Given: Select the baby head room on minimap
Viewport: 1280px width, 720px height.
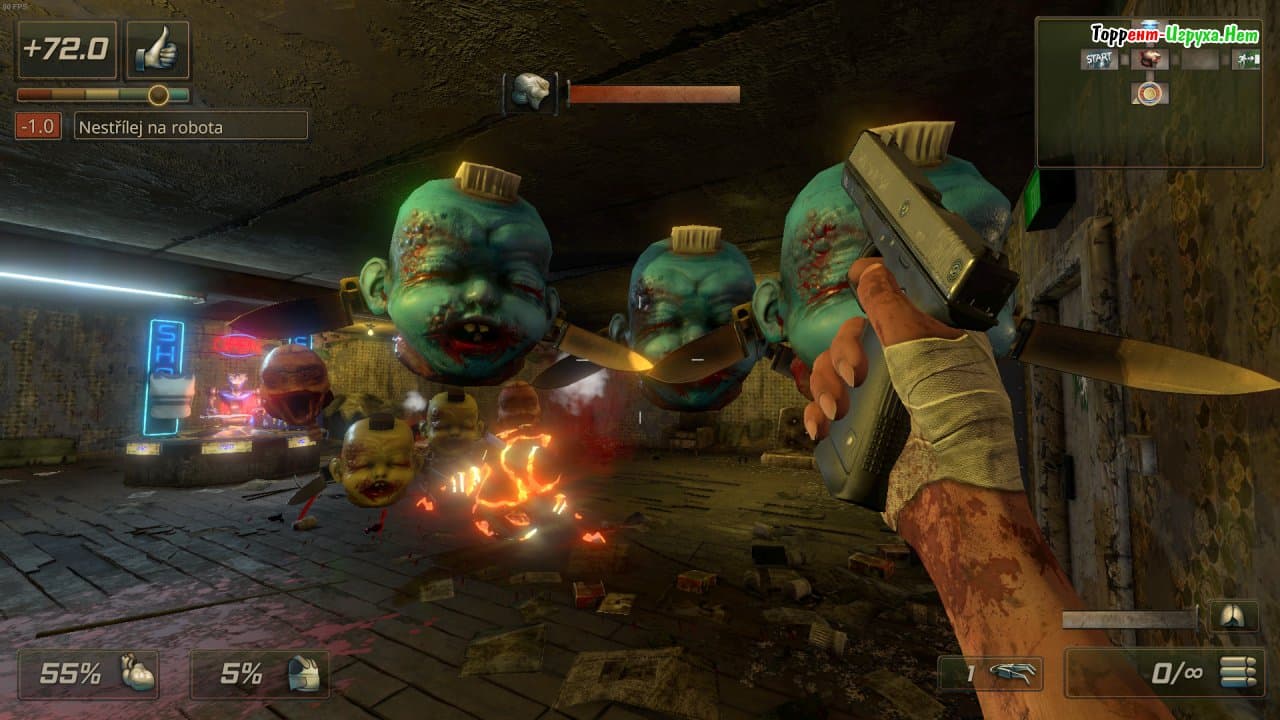Looking at the screenshot, I should point(1150,60).
